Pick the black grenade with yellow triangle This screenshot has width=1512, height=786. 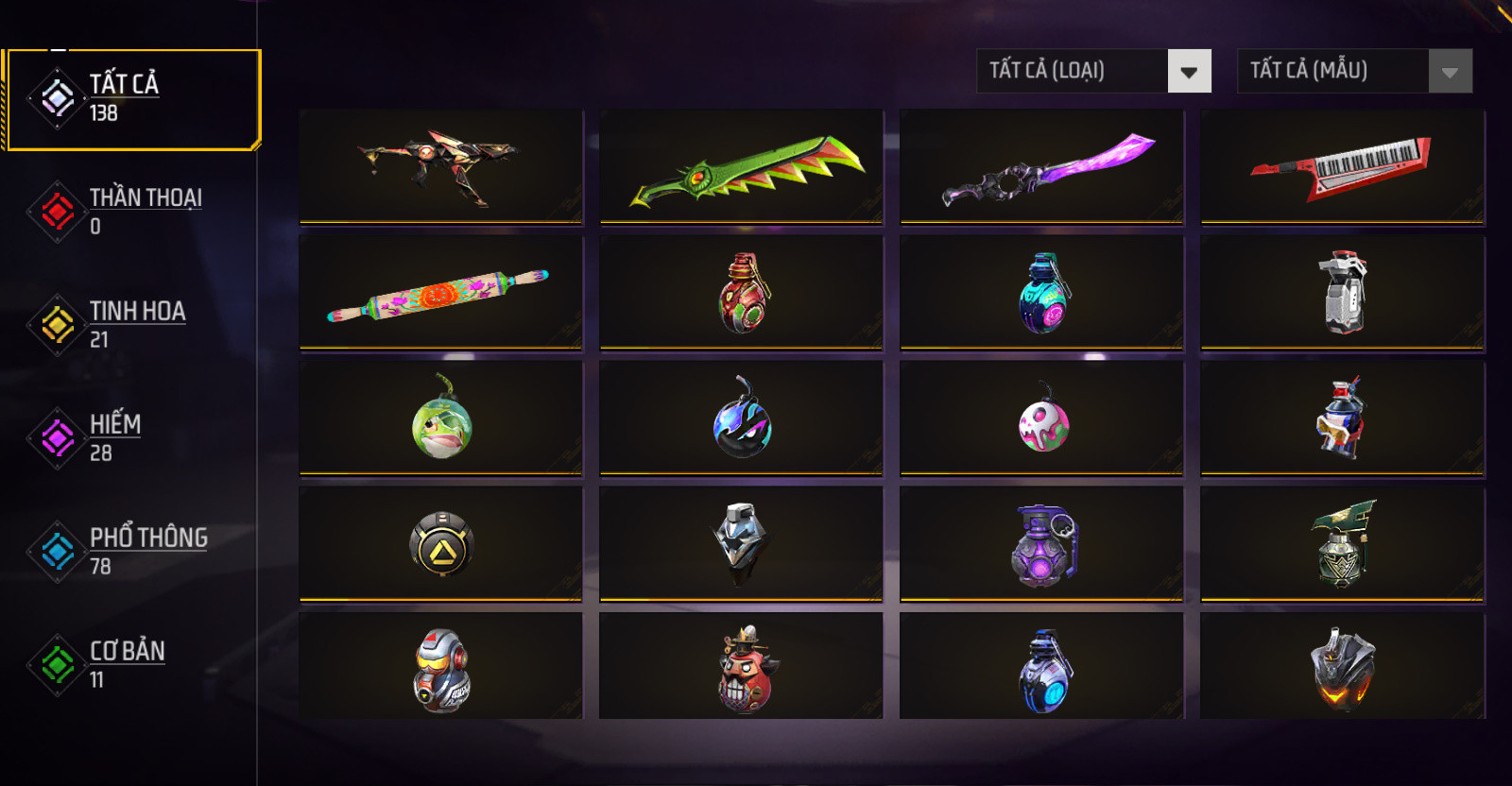point(441,544)
